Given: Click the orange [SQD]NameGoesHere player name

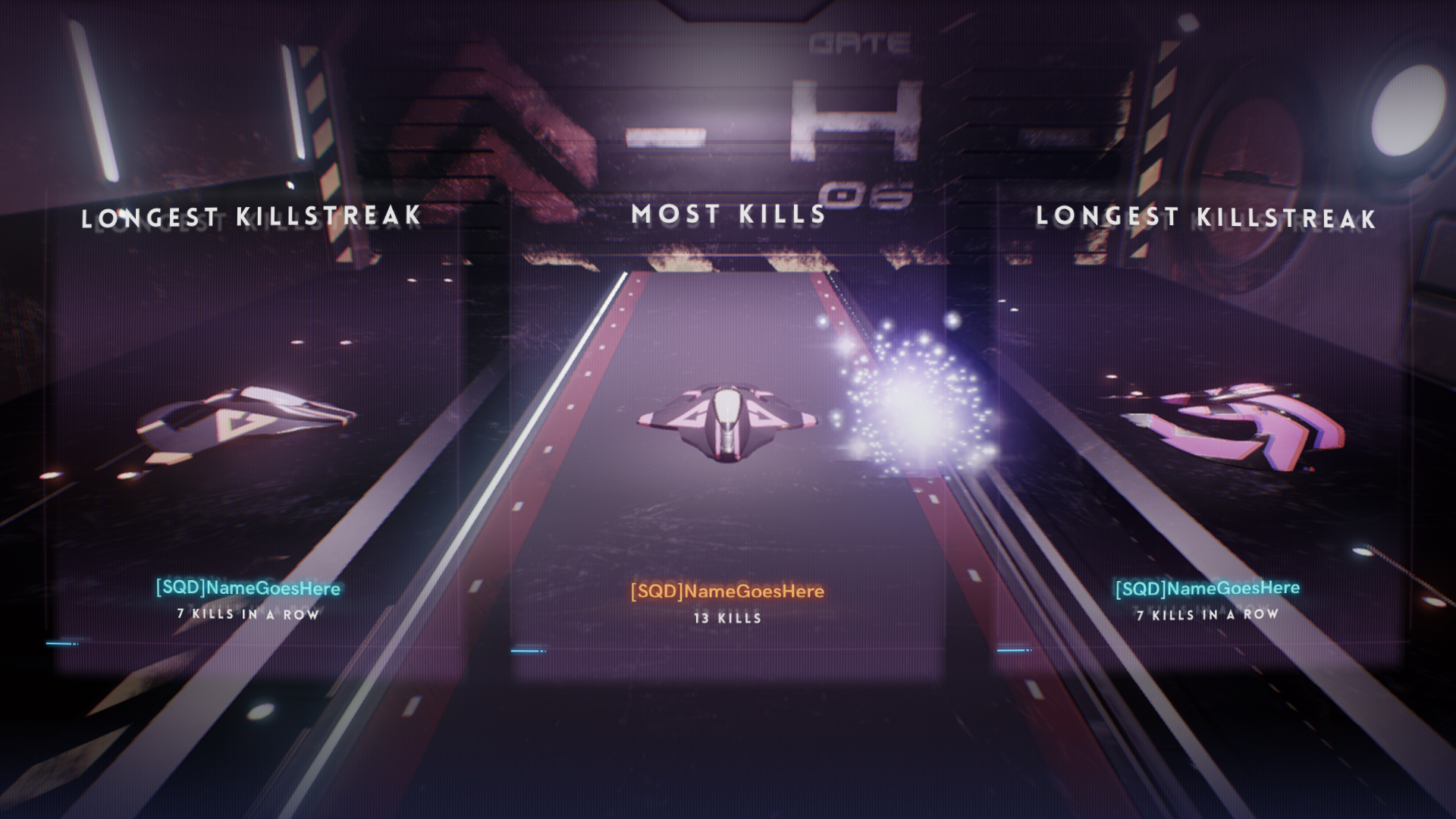Looking at the screenshot, I should pos(727,591).
